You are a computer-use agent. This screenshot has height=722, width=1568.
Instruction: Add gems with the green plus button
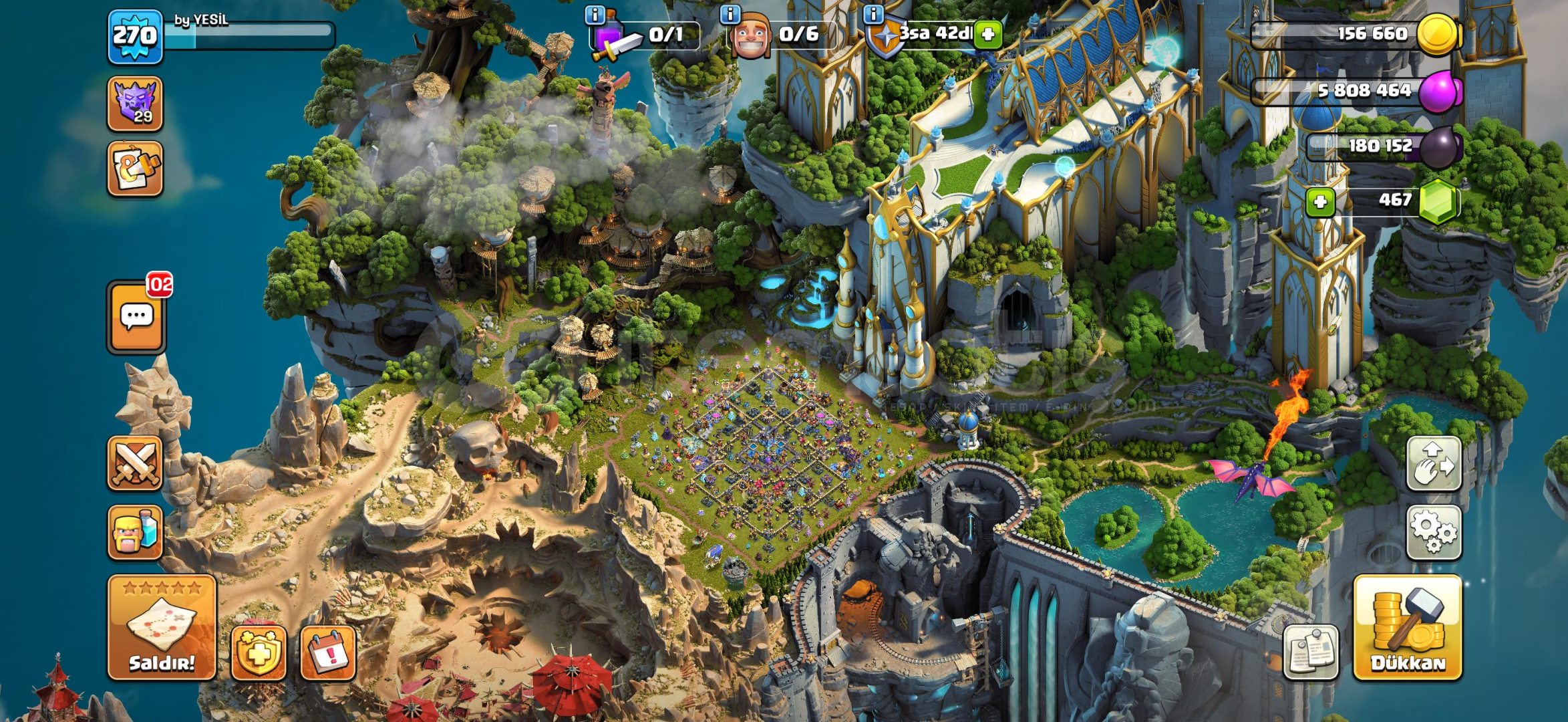pos(1320,202)
